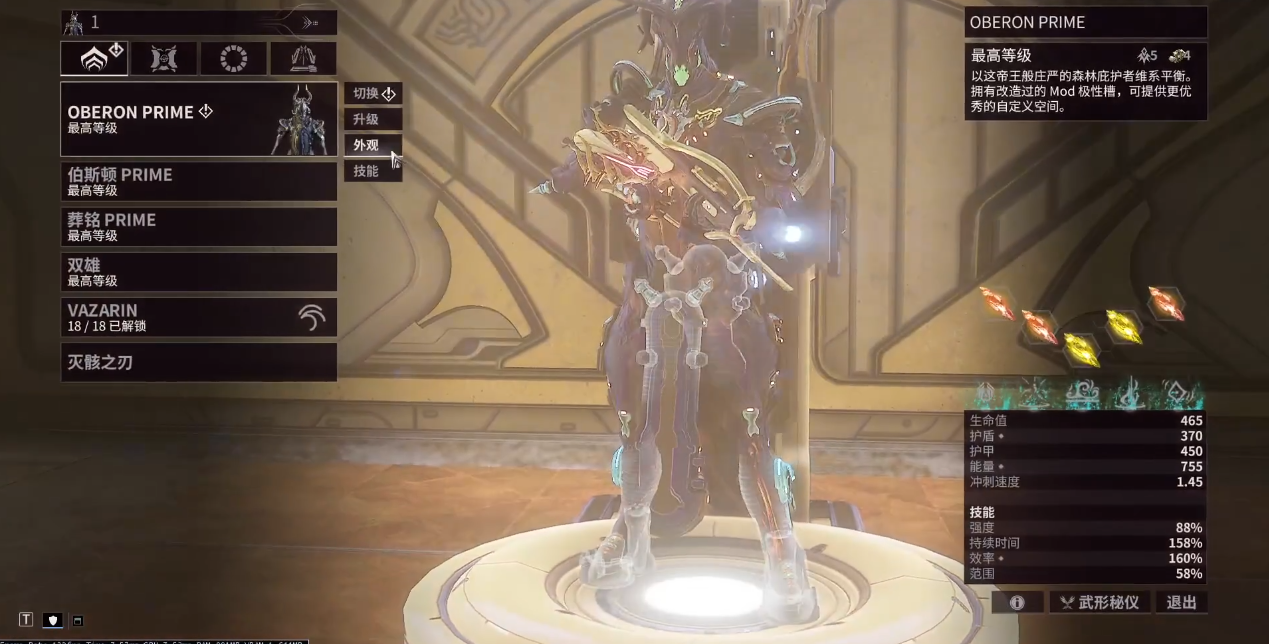Select the 葬铭 PRIME secondary weapon slot
The image size is (1269, 644).
(x=198, y=226)
